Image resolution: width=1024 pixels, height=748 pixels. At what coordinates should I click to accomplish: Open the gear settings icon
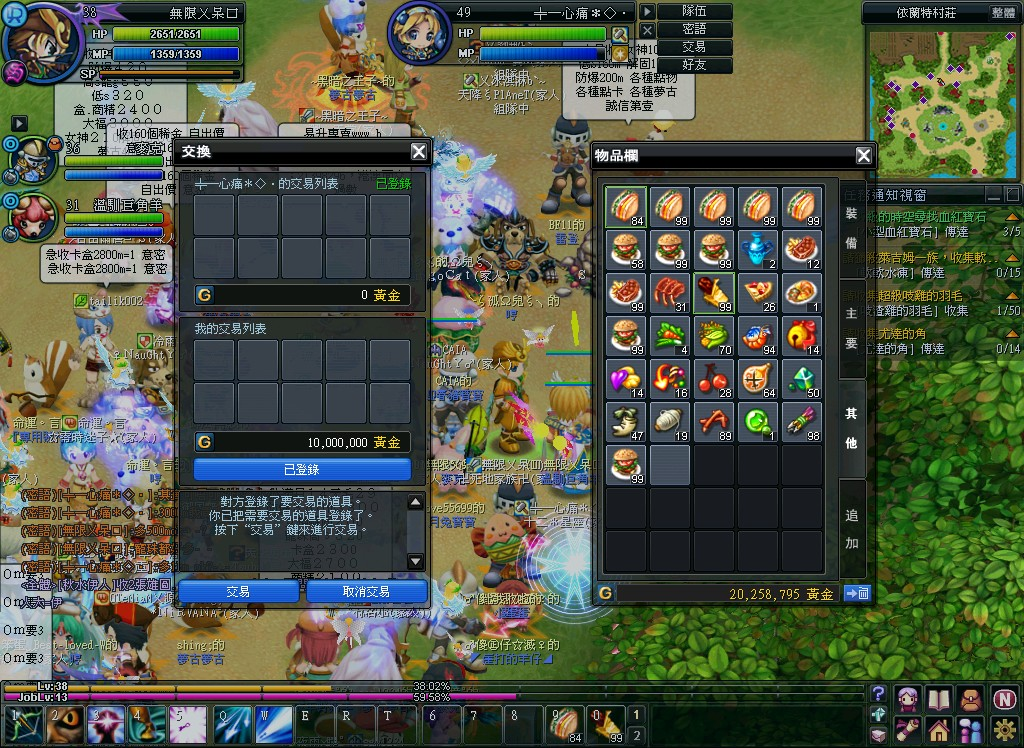pyautogui.click(x=1005, y=729)
